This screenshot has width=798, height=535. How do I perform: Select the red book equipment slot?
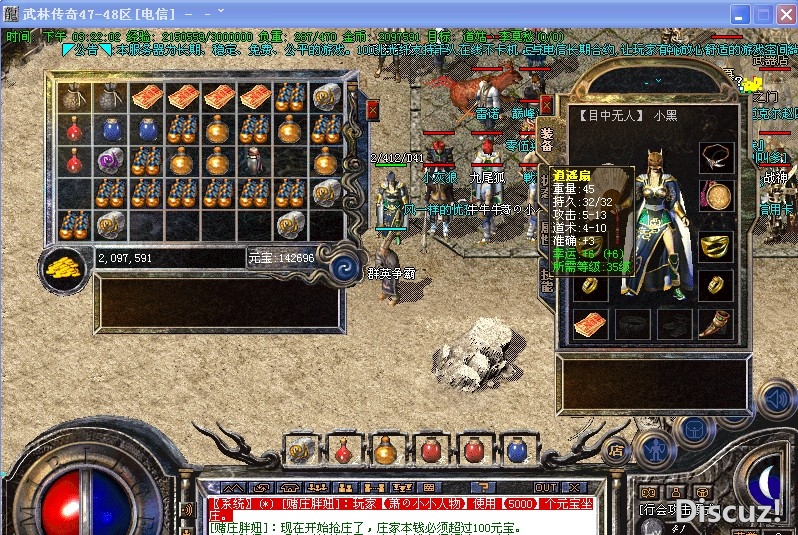click(590, 325)
